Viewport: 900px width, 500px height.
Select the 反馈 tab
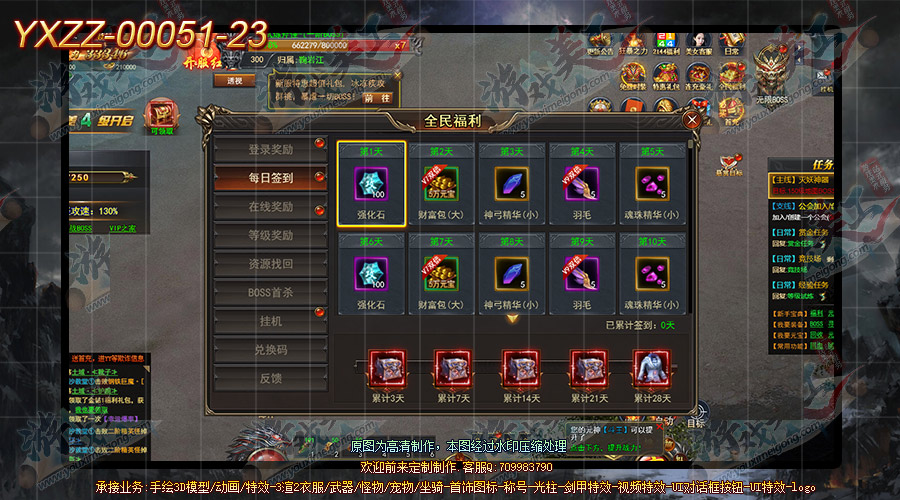tap(270, 379)
